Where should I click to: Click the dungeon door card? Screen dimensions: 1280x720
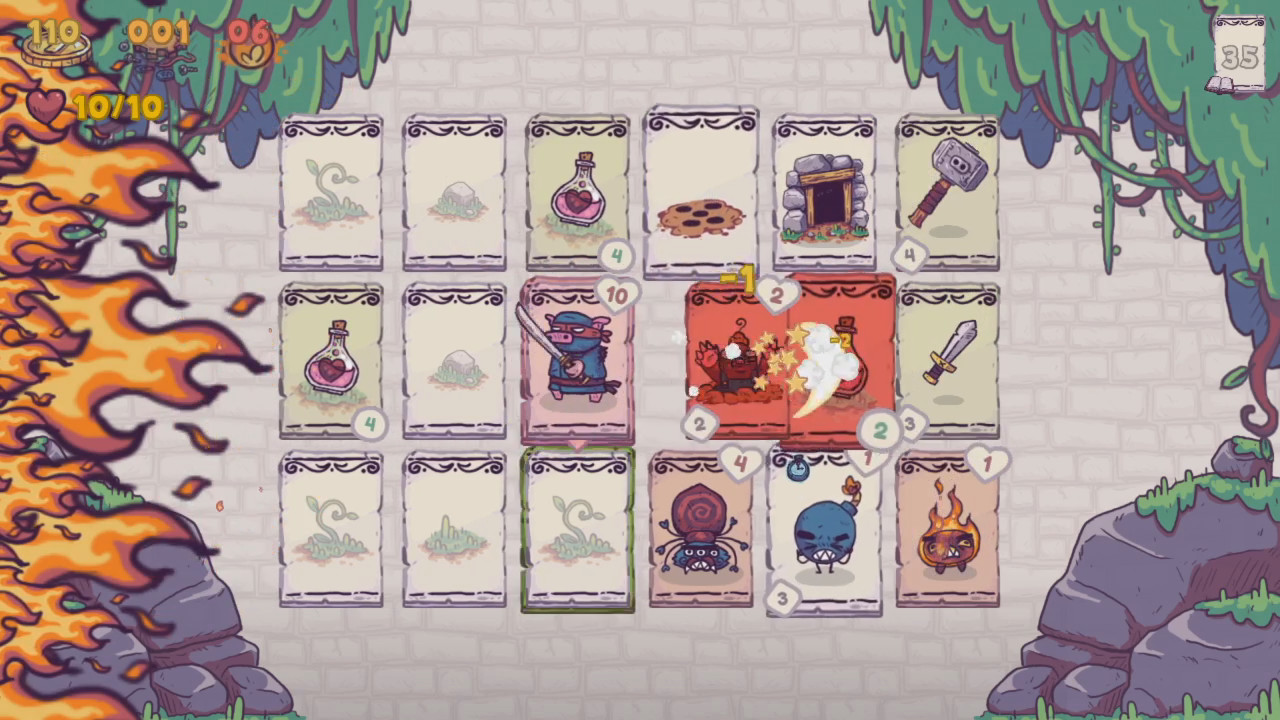(x=824, y=190)
